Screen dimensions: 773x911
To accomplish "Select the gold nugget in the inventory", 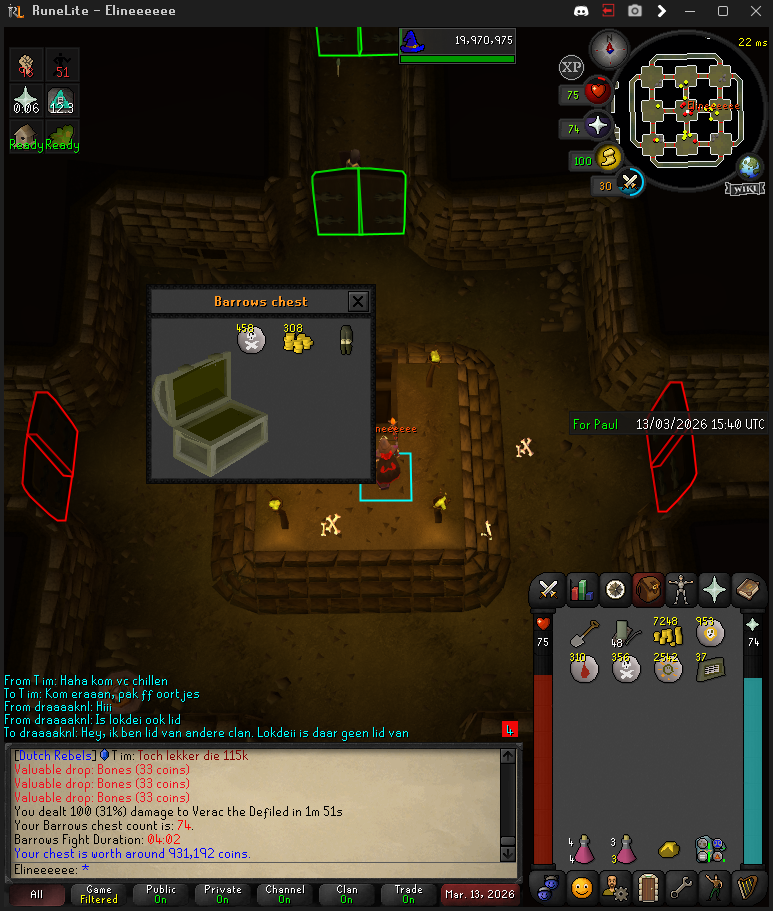I will tap(668, 849).
